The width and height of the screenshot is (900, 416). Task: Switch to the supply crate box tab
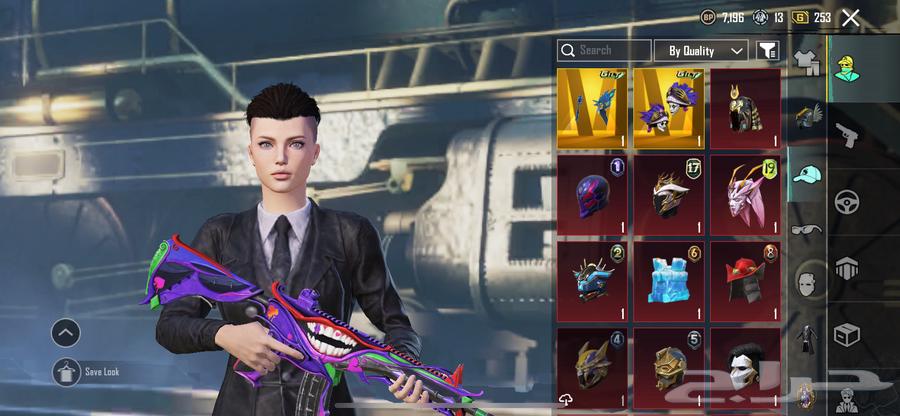point(847,333)
